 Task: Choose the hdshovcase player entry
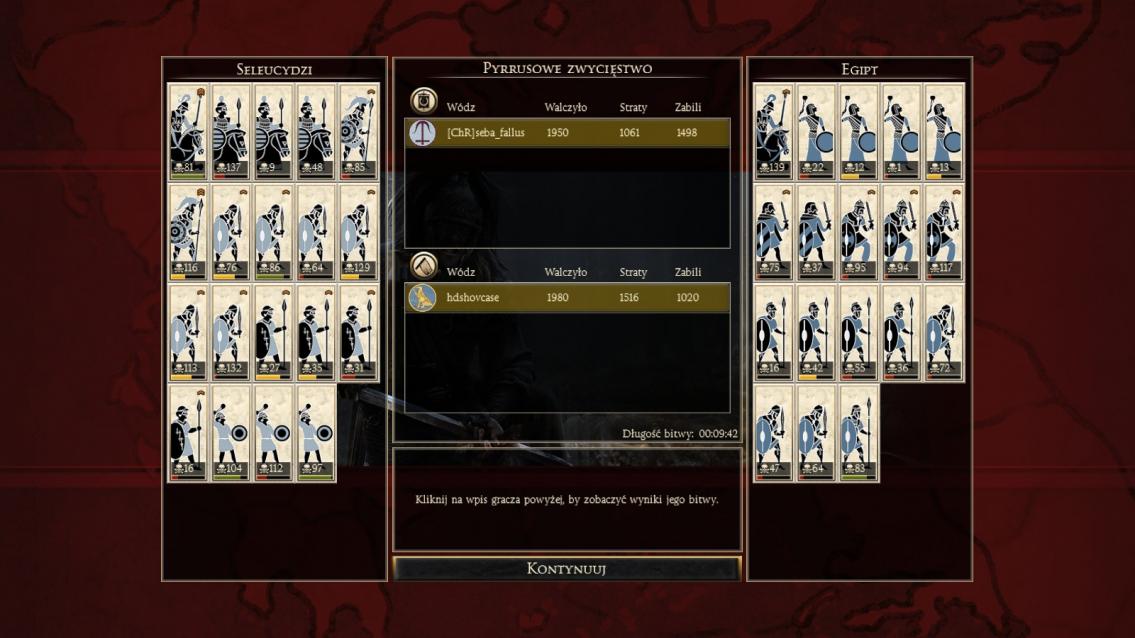coord(567,298)
